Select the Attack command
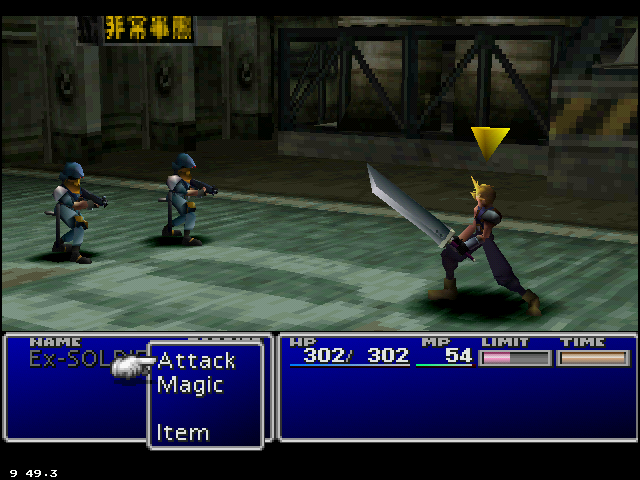640x480 pixels. pos(196,360)
